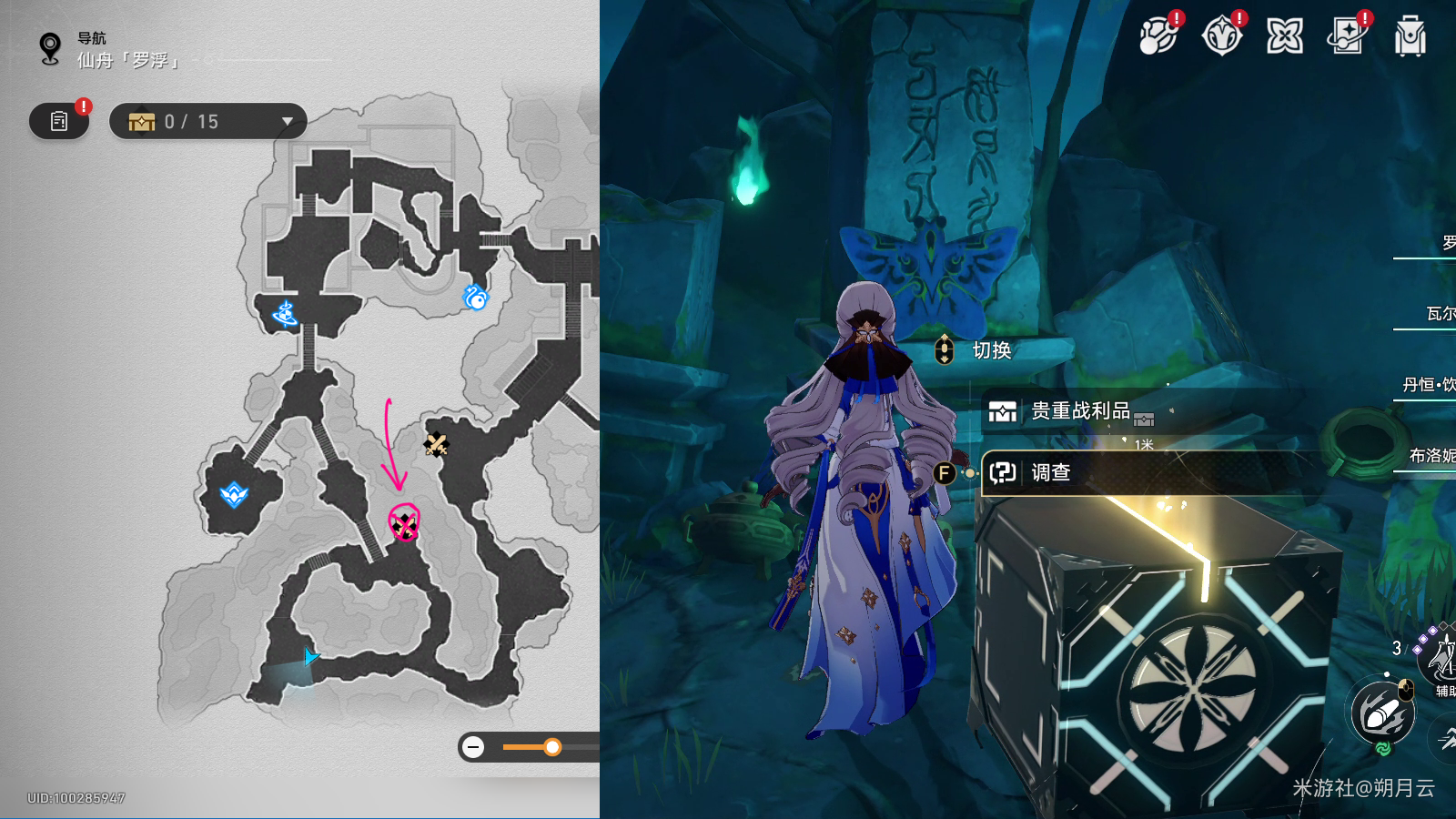Open the Synthesis icon in top-right
The image size is (1456, 819).
click(1158, 36)
